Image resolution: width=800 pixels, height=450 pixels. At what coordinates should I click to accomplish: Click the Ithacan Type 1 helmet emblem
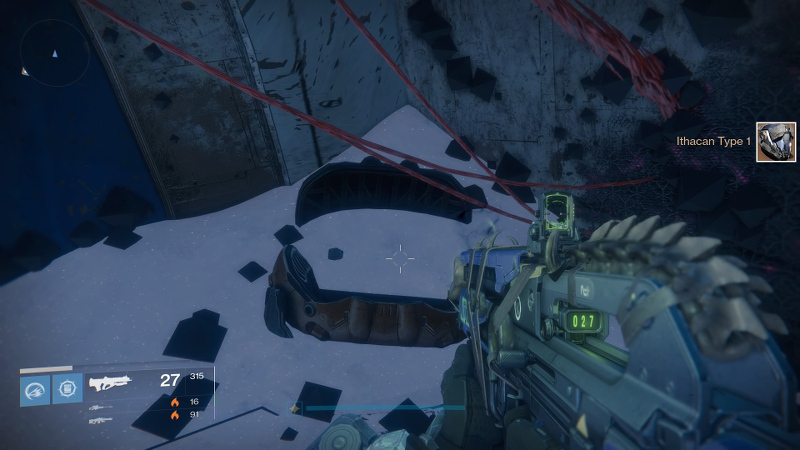click(x=775, y=142)
